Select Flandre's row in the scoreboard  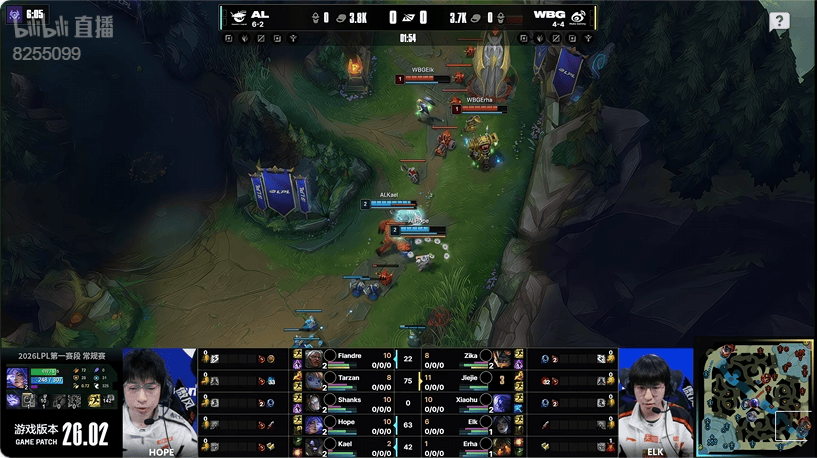(x=343, y=358)
